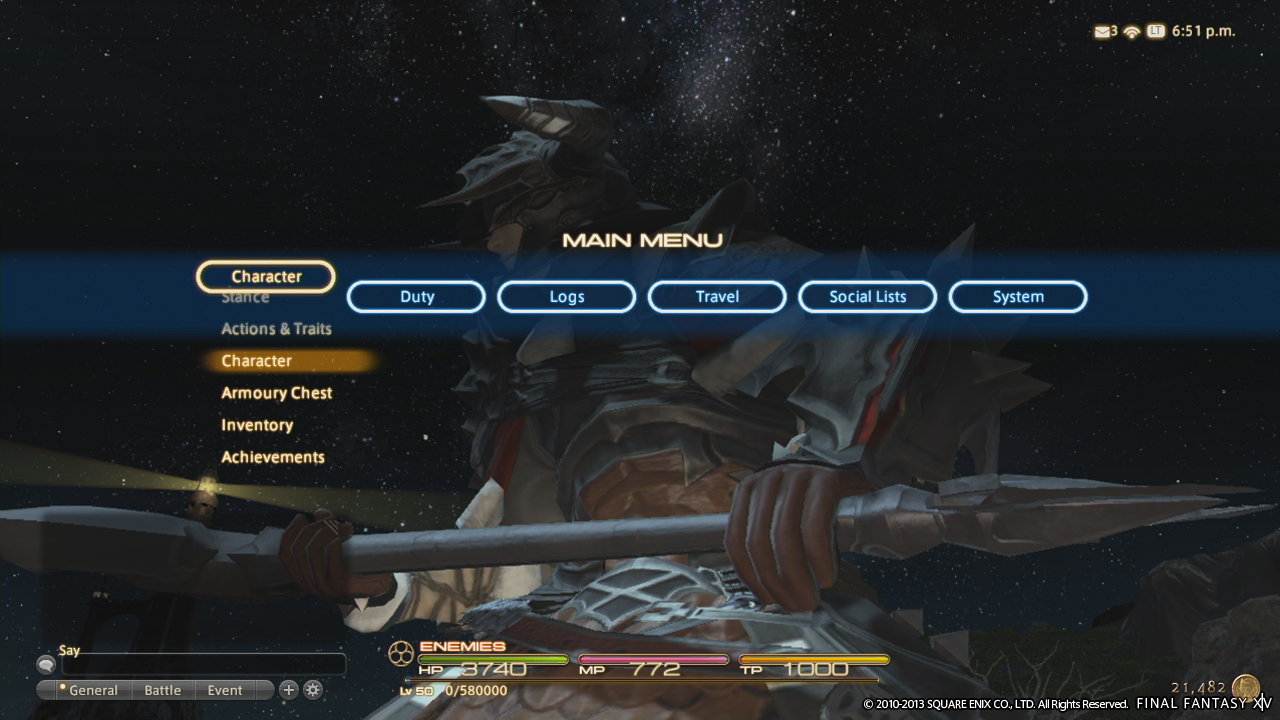
Task: Select the highlighted Character submenu entry
Action: [x=257, y=361]
